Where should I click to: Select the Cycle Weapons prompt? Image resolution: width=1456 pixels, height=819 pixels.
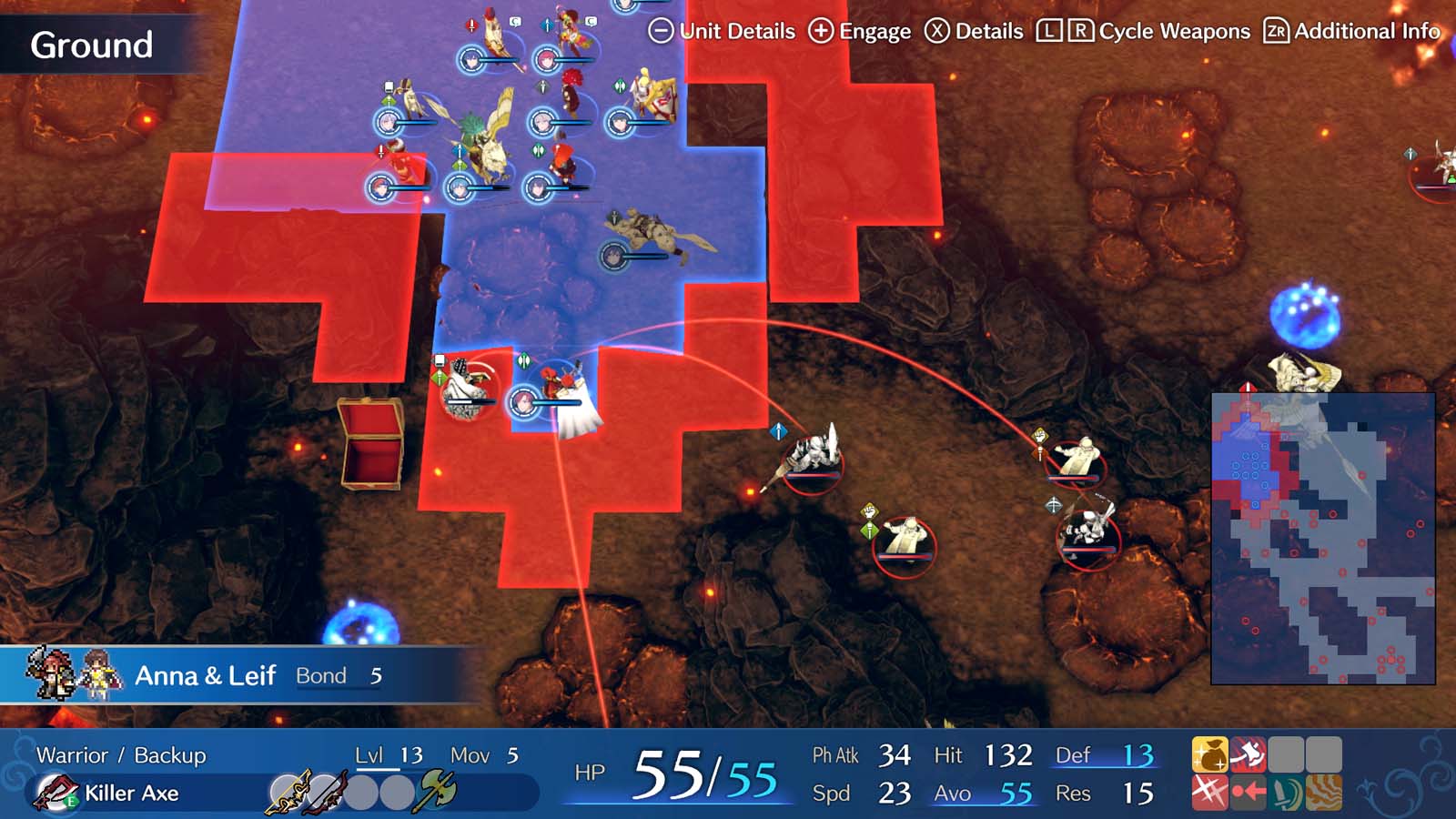point(1142,30)
